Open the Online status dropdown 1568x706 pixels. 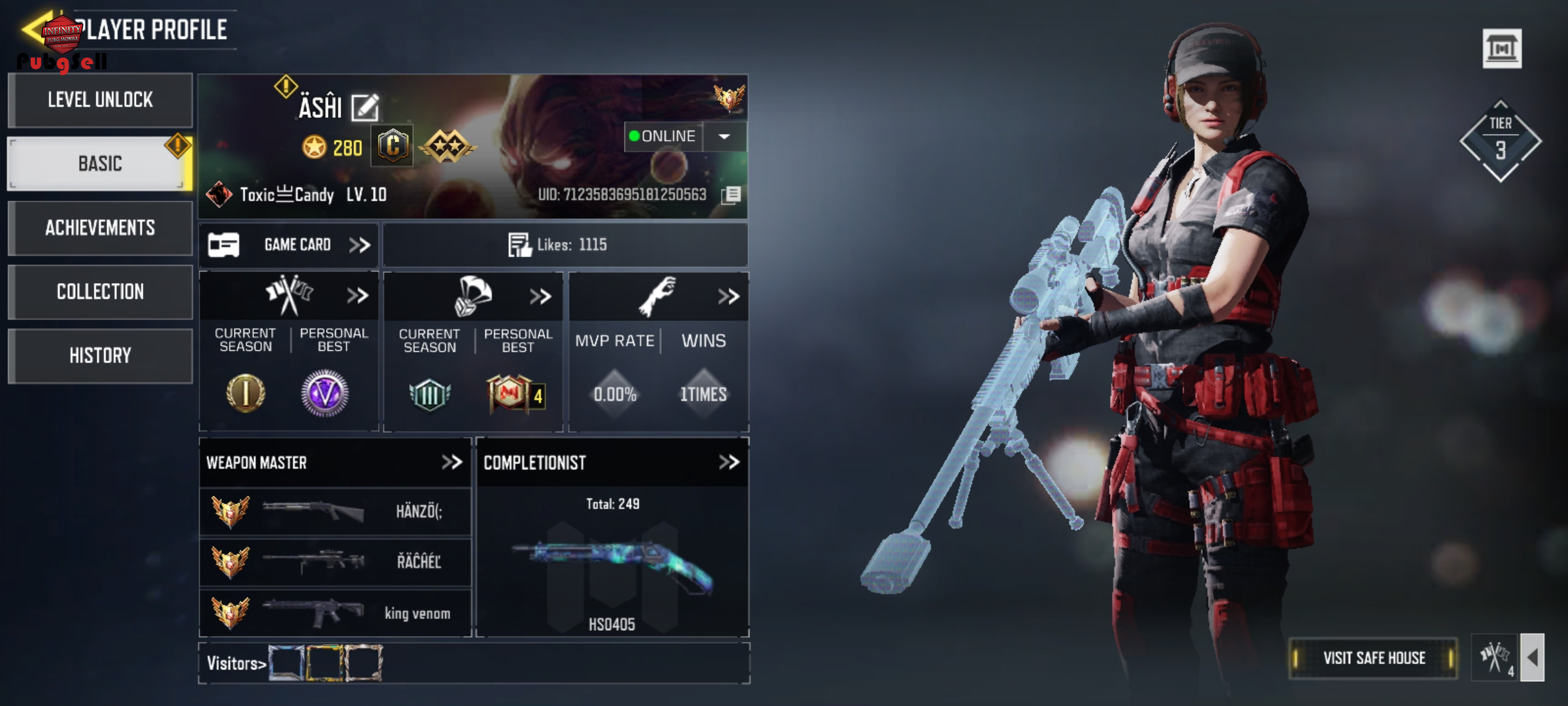(724, 137)
